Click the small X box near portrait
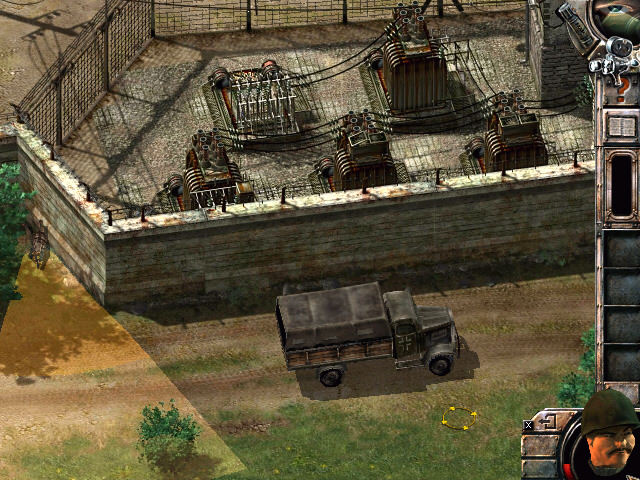Viewport: 640px width, 480px height. pyautogui.click(x=528, y=425)
